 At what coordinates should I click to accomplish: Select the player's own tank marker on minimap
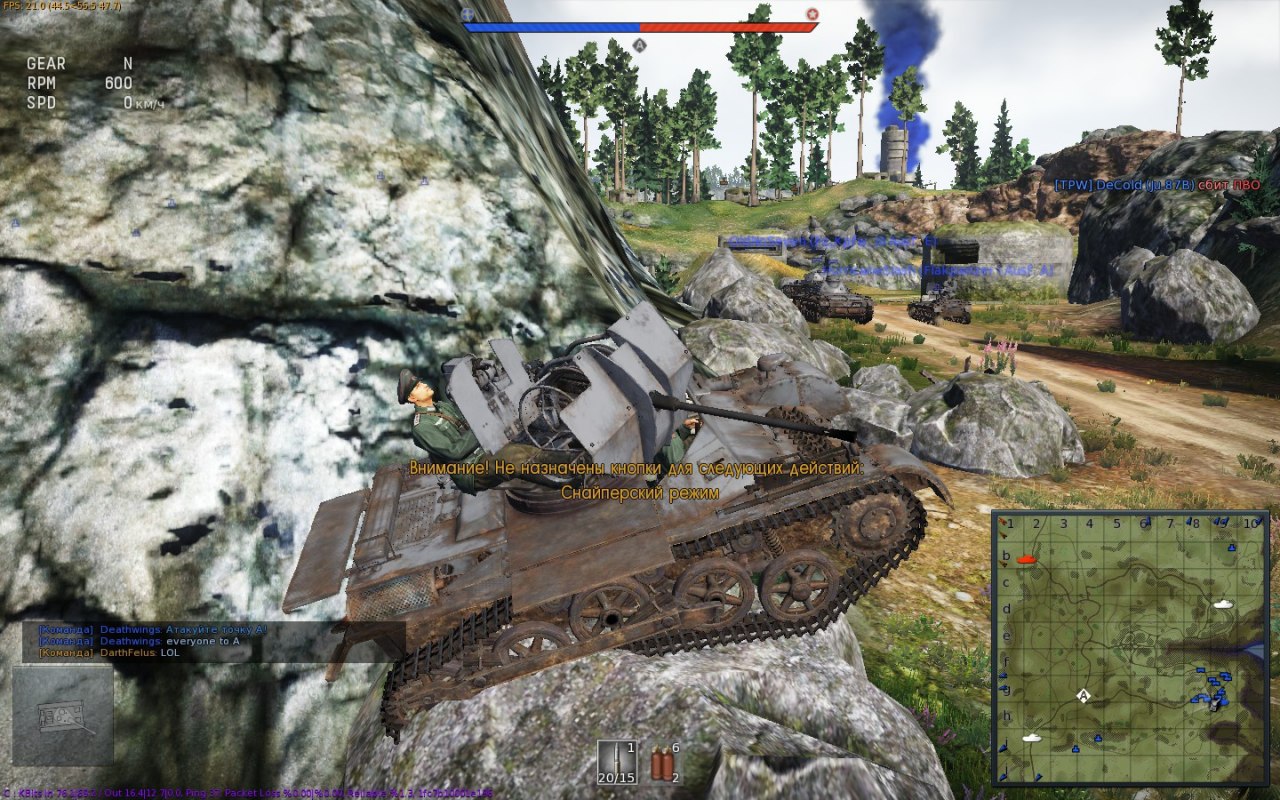click(x=1214, y=704)
